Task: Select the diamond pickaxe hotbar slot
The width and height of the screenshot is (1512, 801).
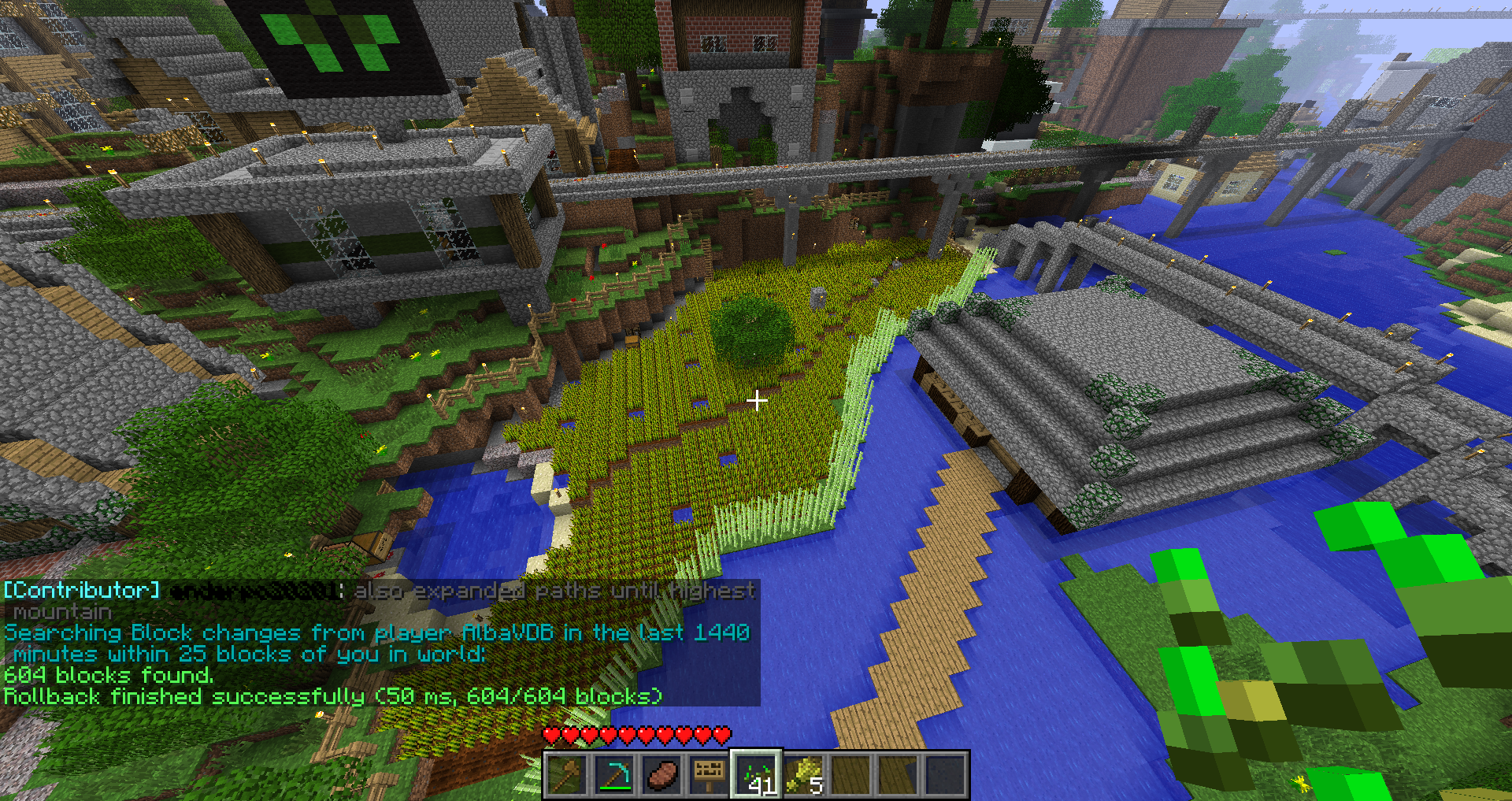Action: [x=614, y=775]
